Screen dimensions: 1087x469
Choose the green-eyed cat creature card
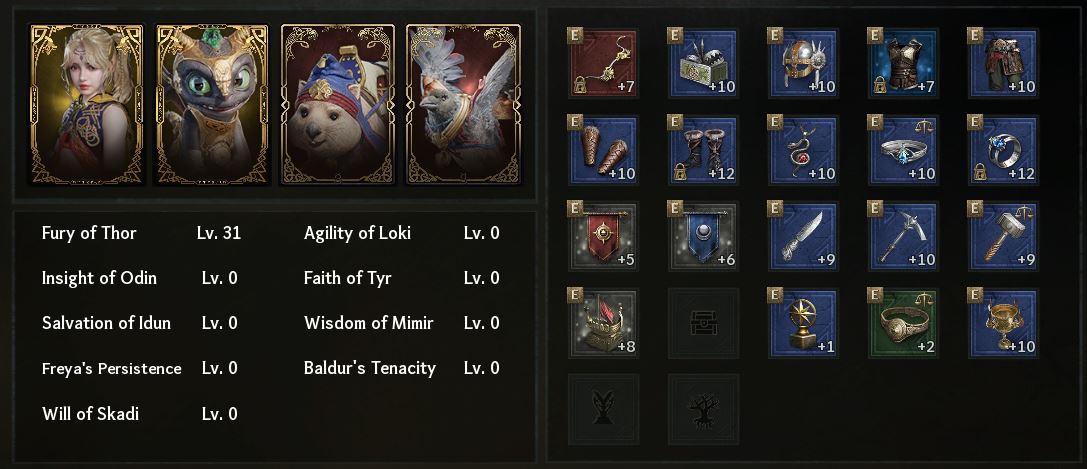click(212, 105)
